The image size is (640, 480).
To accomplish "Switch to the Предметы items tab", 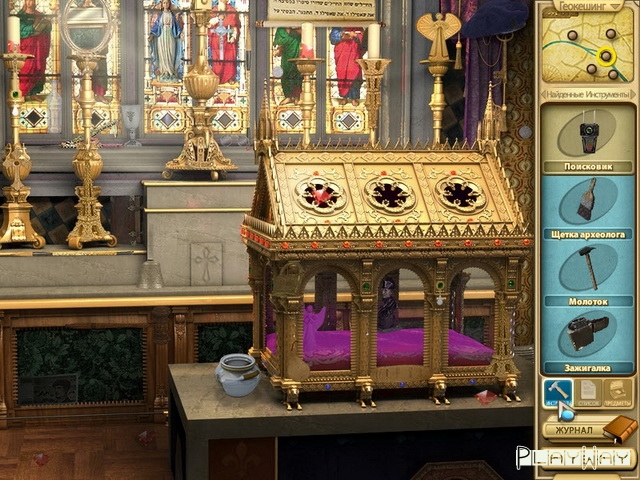I will (619, 392).
